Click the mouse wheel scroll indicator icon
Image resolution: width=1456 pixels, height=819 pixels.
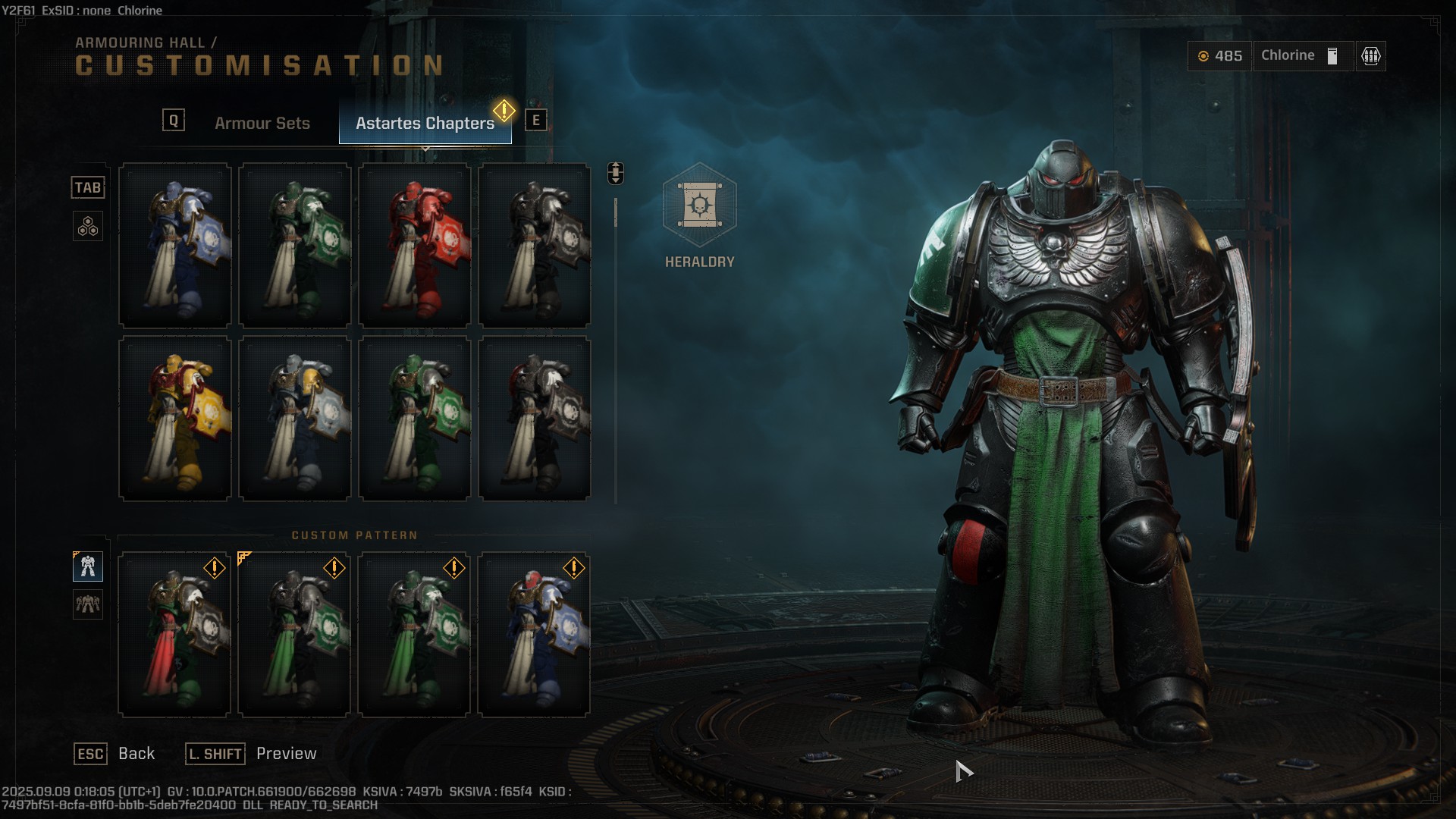614,173
